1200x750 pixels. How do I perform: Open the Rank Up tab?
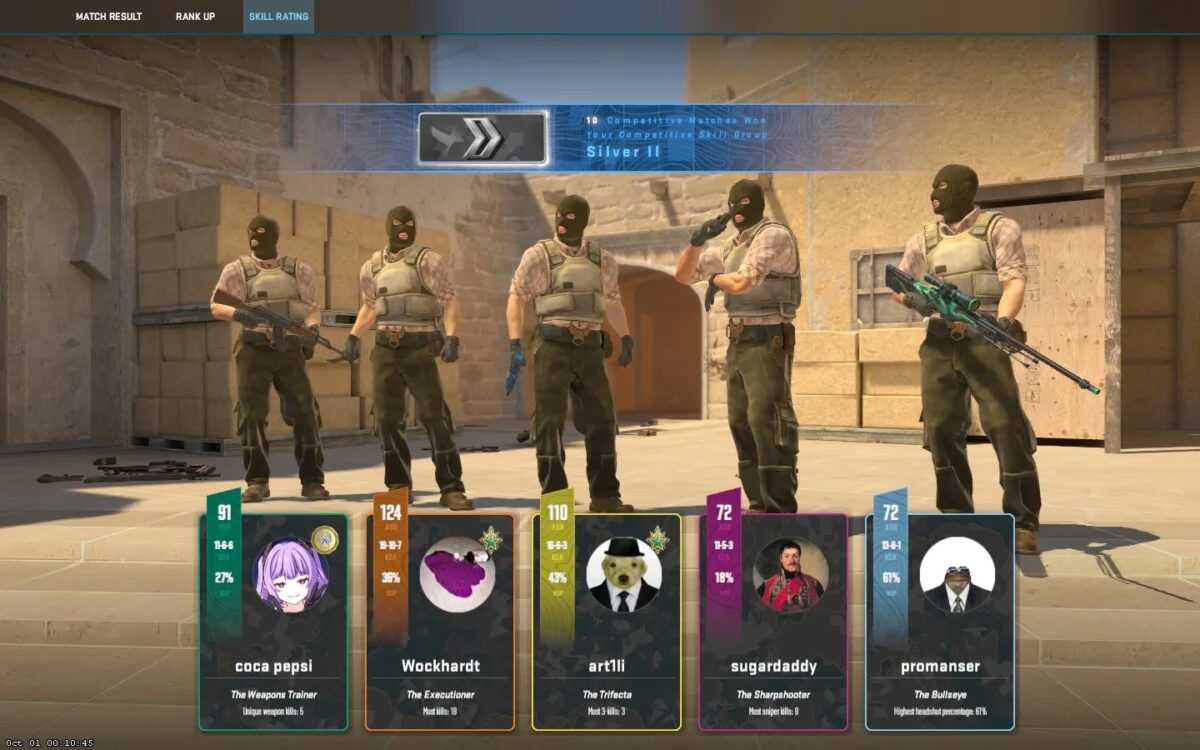tap(195, 17)
